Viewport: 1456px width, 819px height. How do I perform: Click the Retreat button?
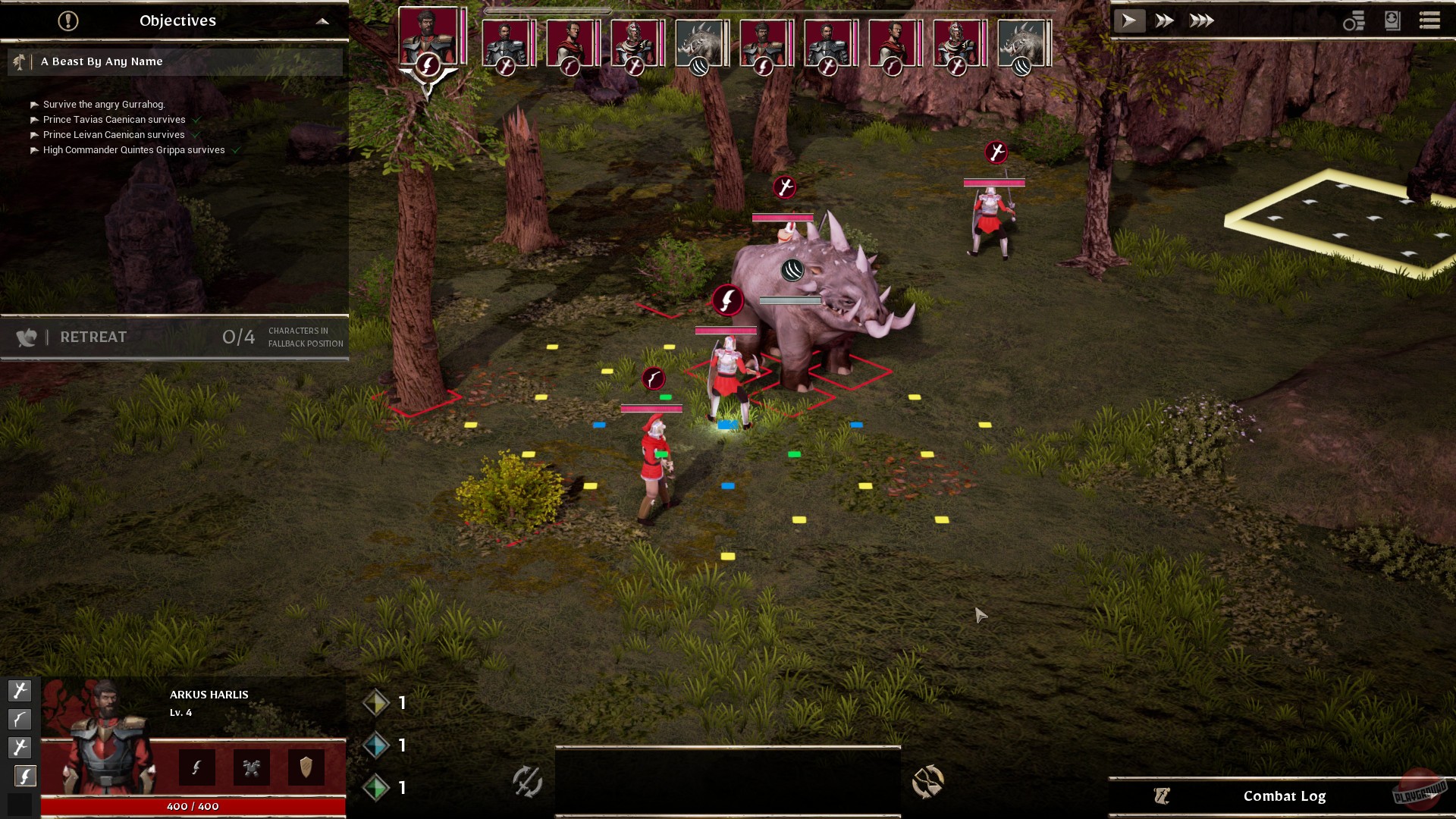pos(93,337)
